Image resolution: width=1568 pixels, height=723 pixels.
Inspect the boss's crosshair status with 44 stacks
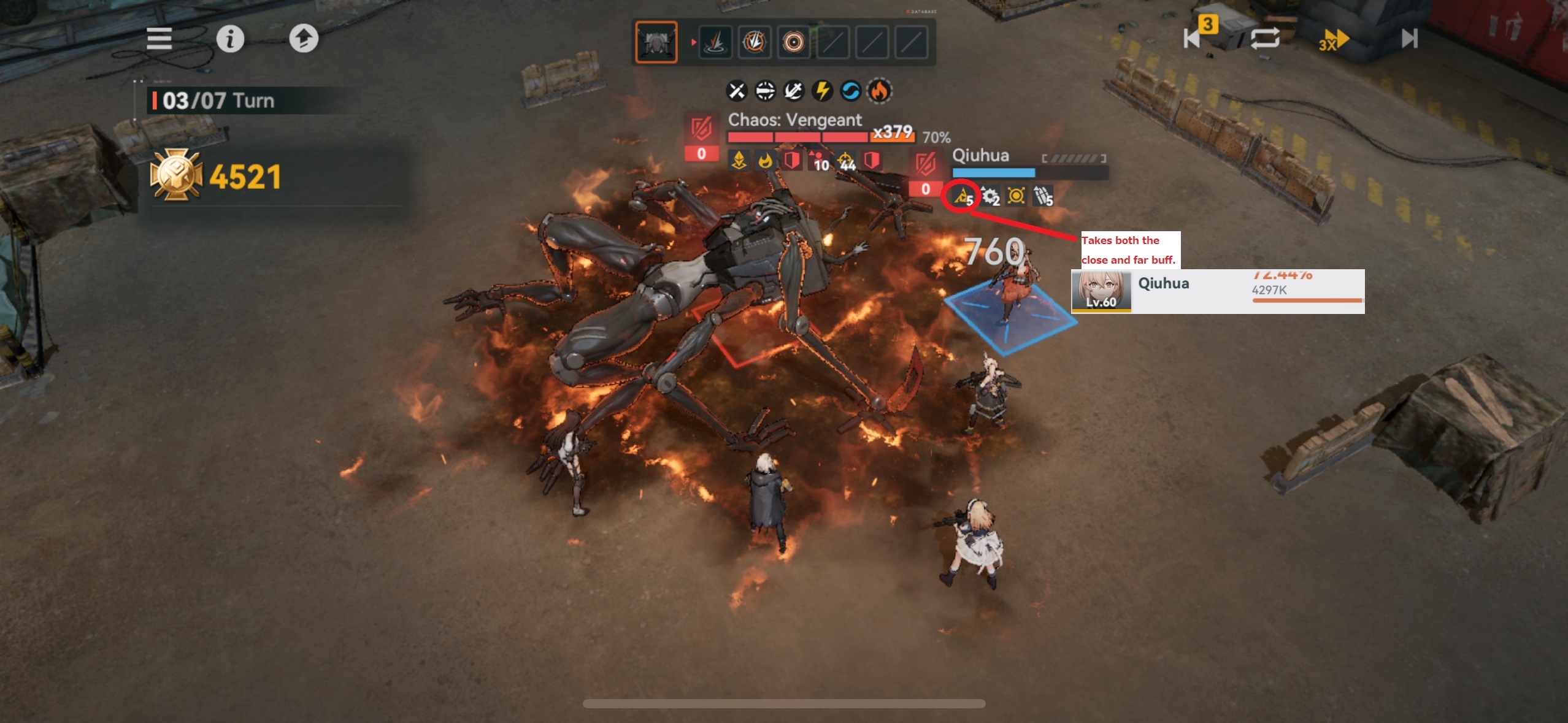point(847,161)
